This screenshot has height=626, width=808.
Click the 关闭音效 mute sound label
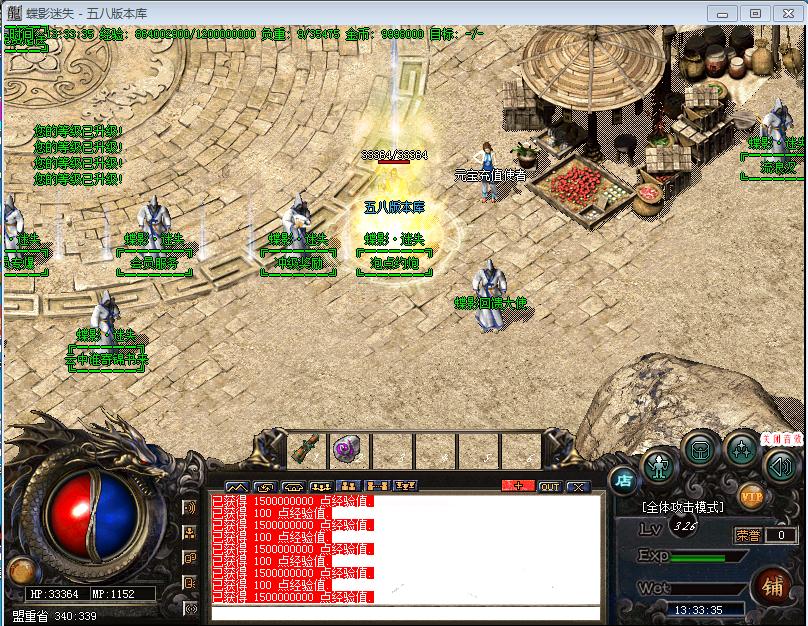click(781, 438)
